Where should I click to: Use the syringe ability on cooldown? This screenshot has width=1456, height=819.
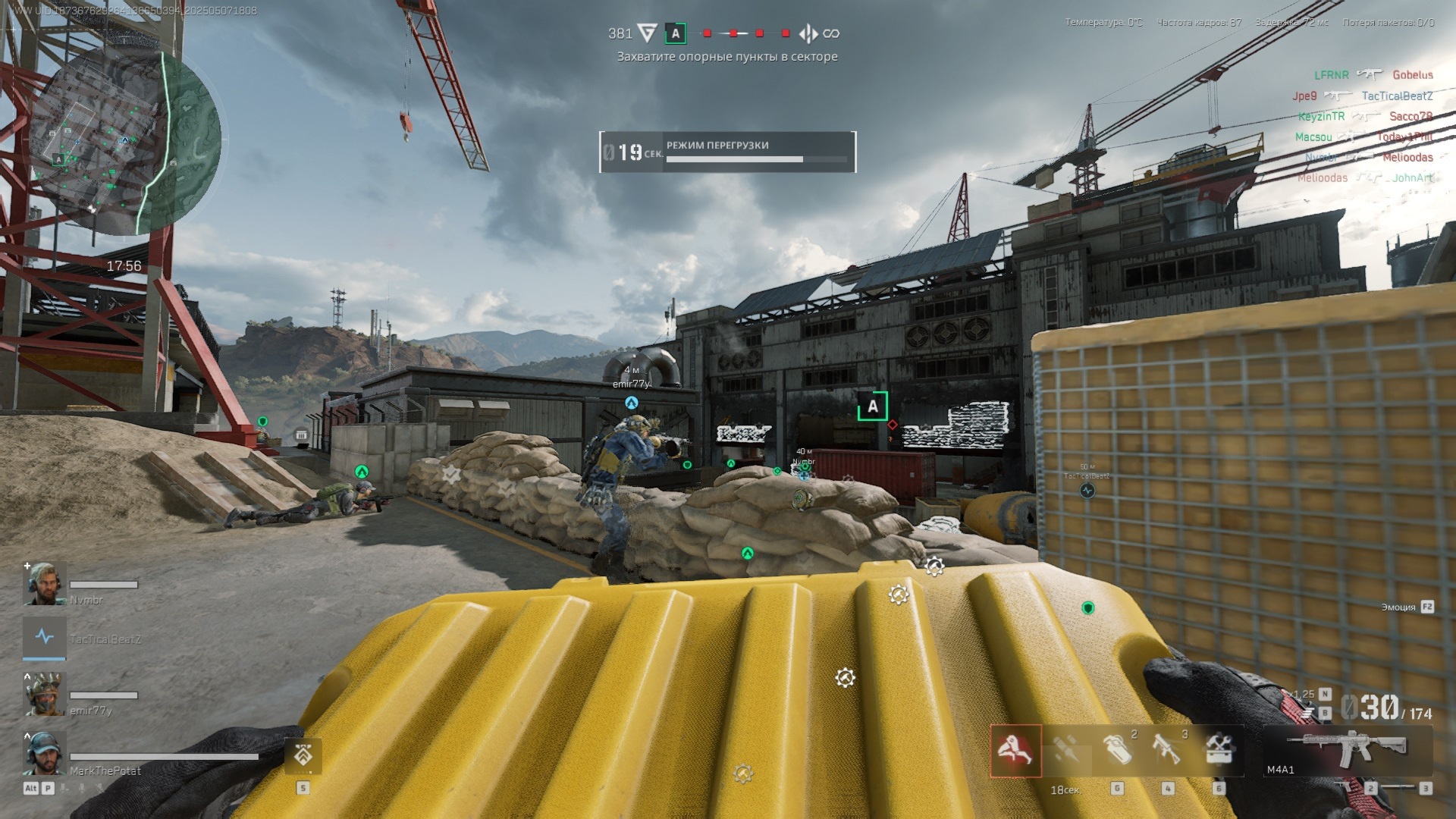1066,751
